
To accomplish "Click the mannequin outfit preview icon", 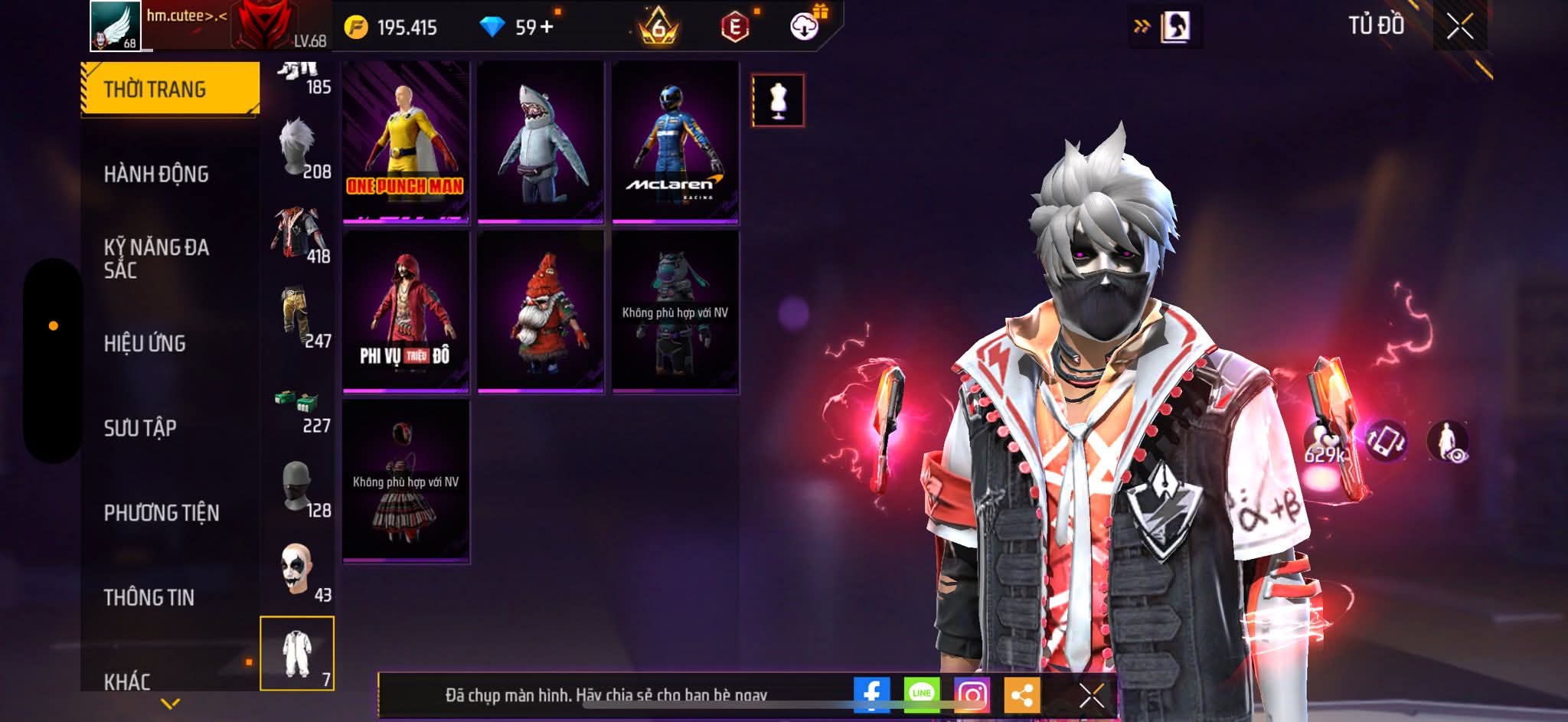I will coord(778,100).
